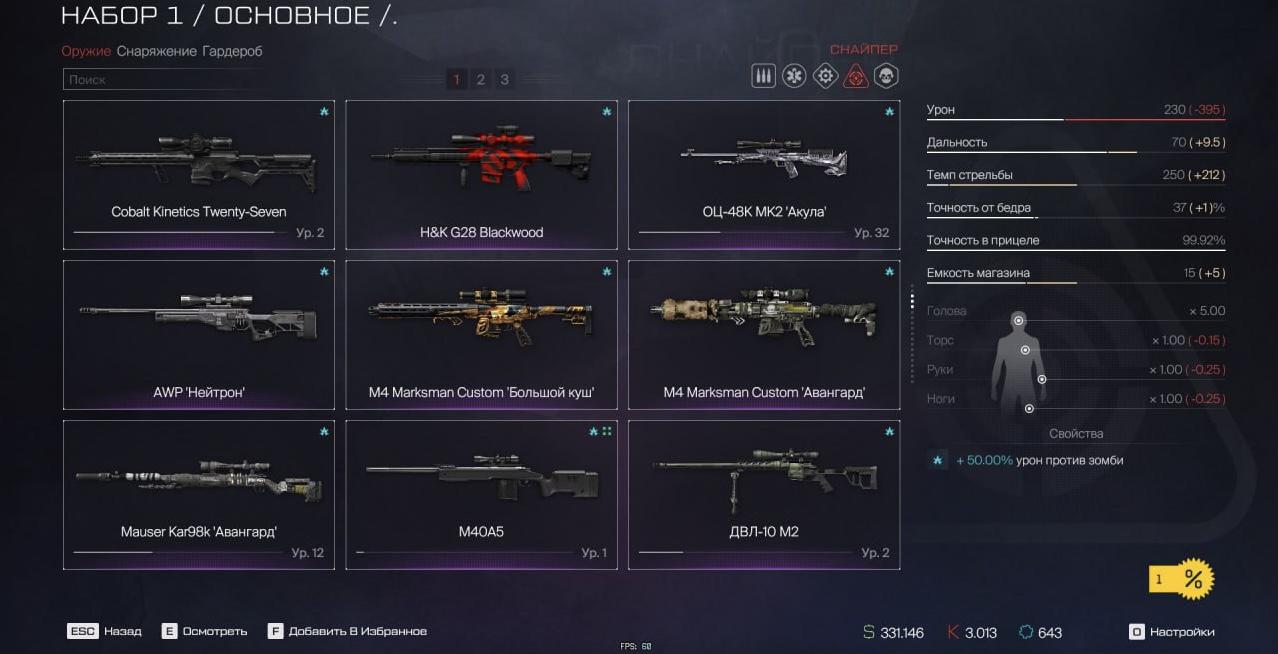Go to weapon list page 2

(x=480, y=80)
